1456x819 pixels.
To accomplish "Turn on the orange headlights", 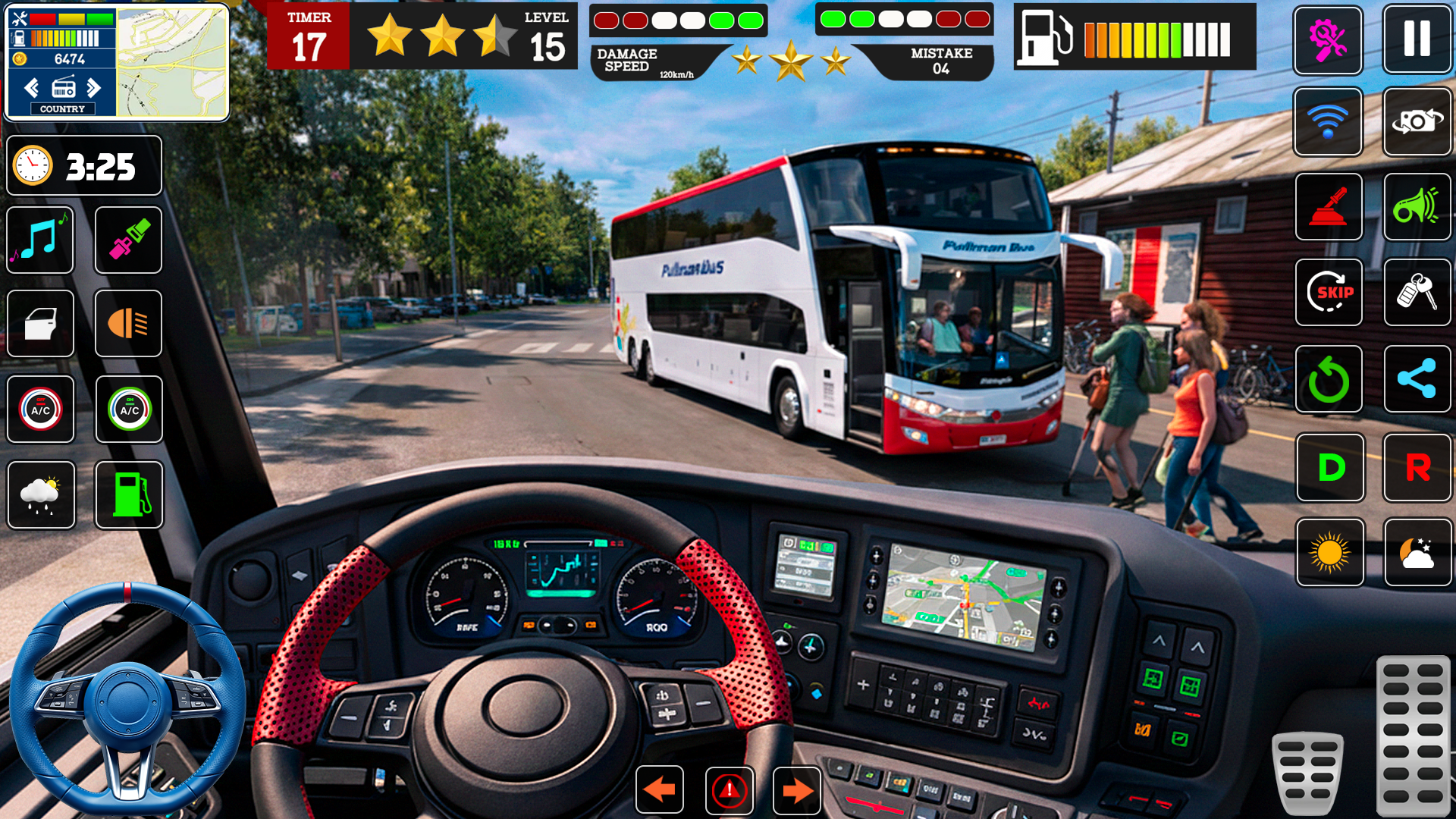I will pyautogui.click(x=129, y=324).
